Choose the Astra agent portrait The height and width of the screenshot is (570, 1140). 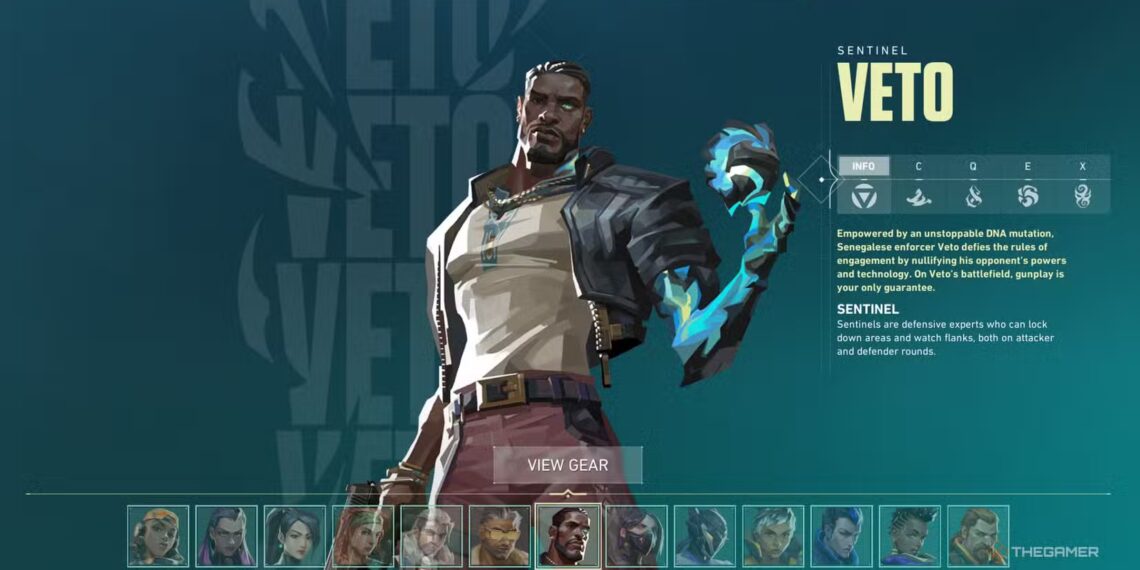pyautogui.click(x=910, y=536)
